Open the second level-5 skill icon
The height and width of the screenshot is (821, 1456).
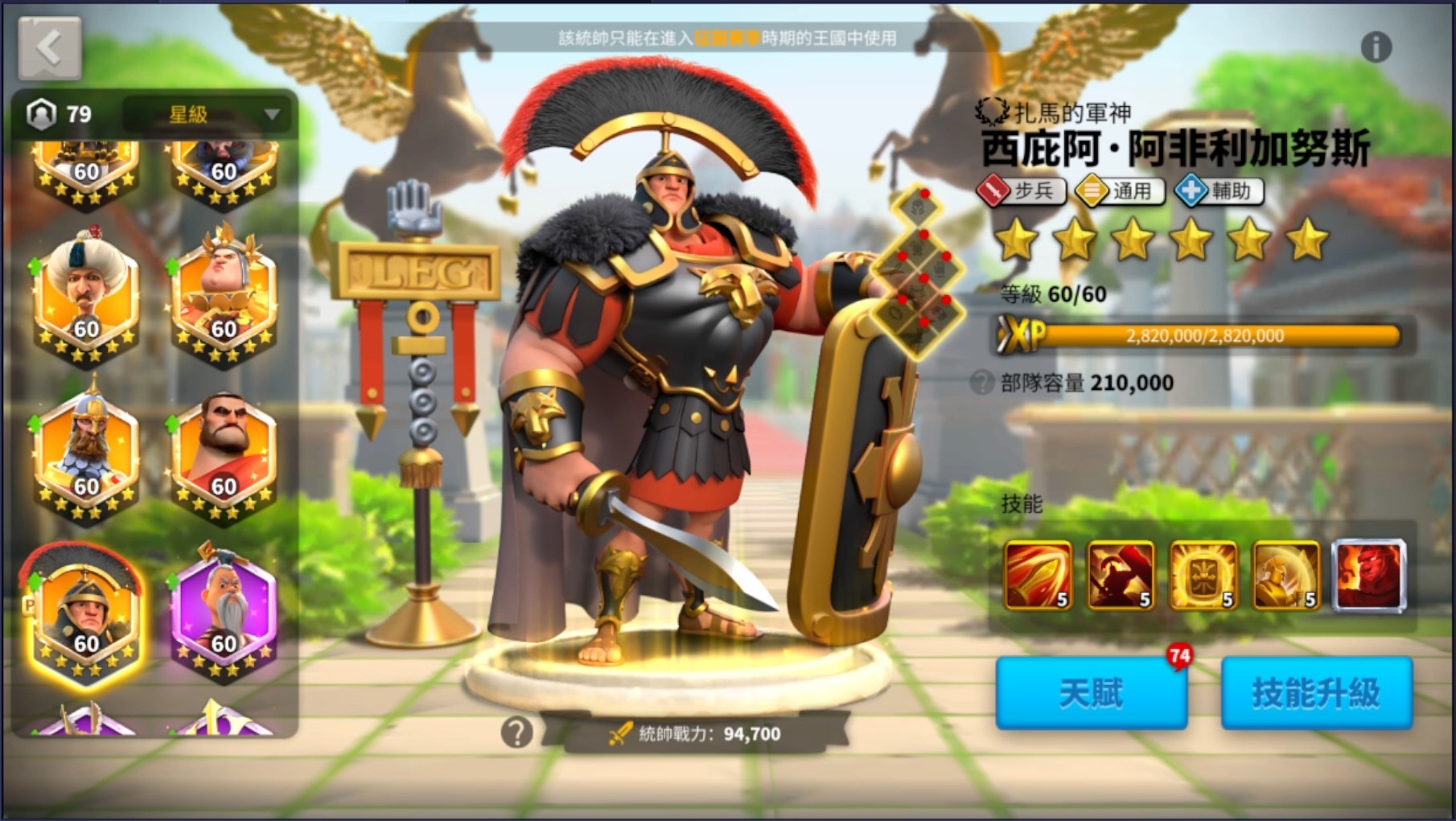tap(1120, 576)
